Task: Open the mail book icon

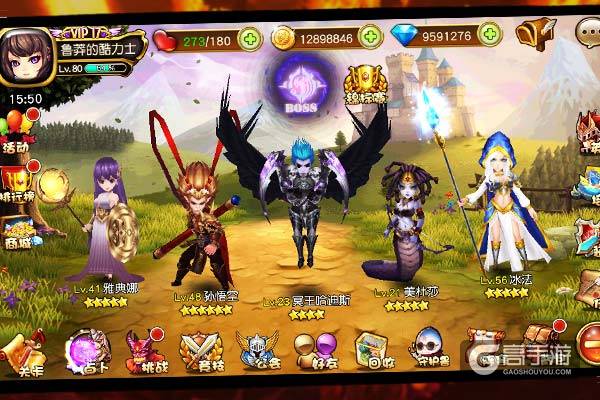Action: tap(535, 35)
